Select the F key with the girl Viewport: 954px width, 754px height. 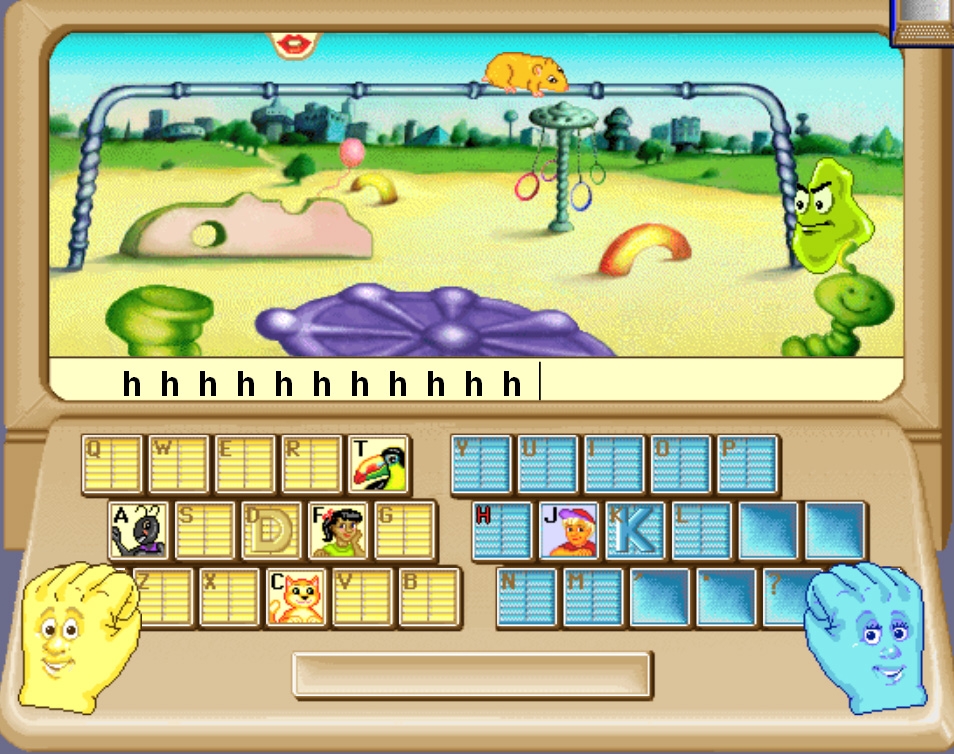point(337,530)
